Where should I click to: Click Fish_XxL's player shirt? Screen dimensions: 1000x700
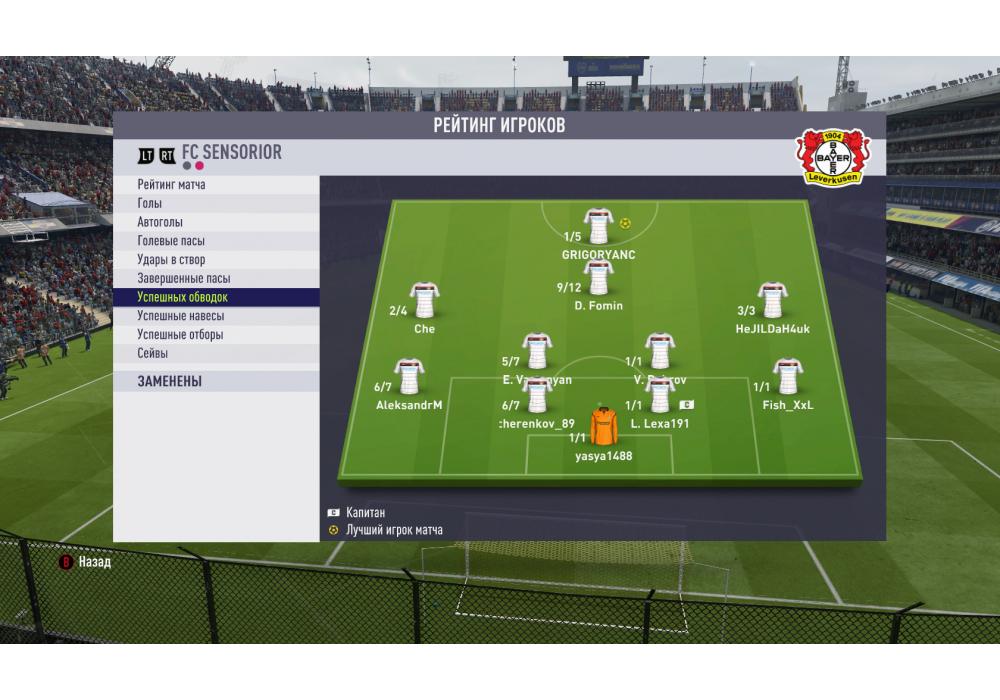pos(788,377)
